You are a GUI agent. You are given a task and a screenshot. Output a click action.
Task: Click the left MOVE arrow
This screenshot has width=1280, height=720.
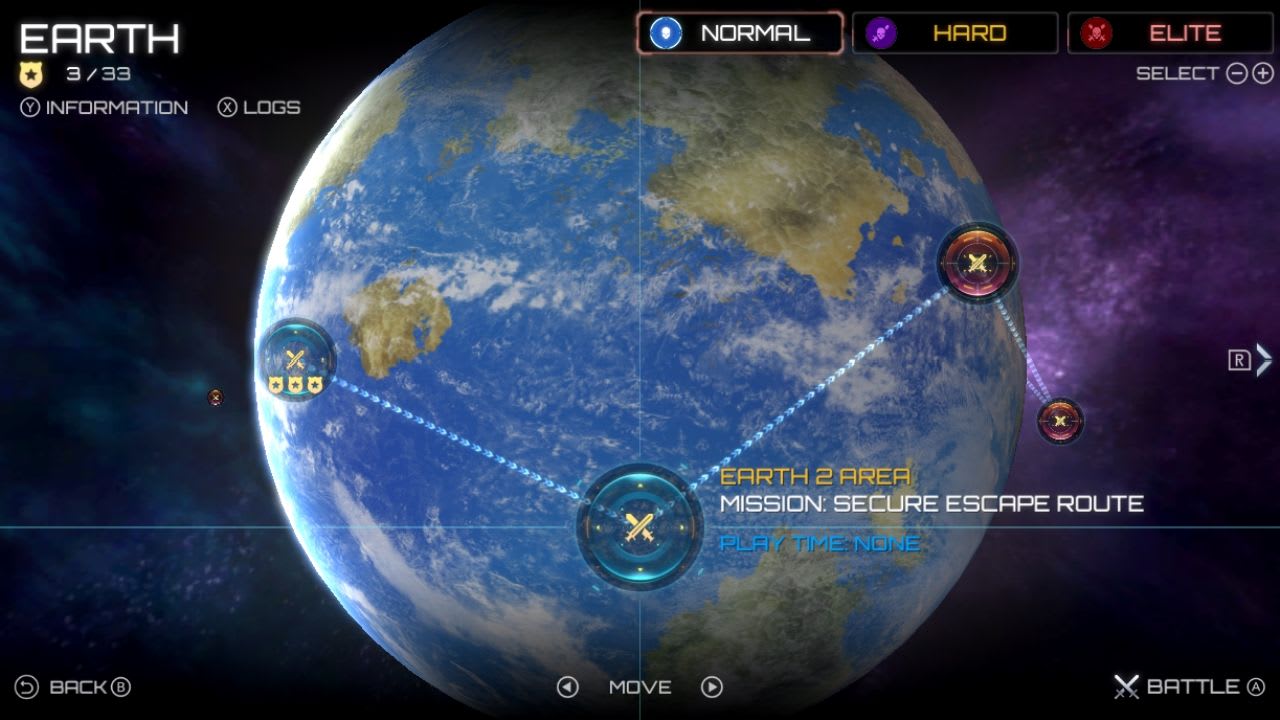(x=566, y=687)
